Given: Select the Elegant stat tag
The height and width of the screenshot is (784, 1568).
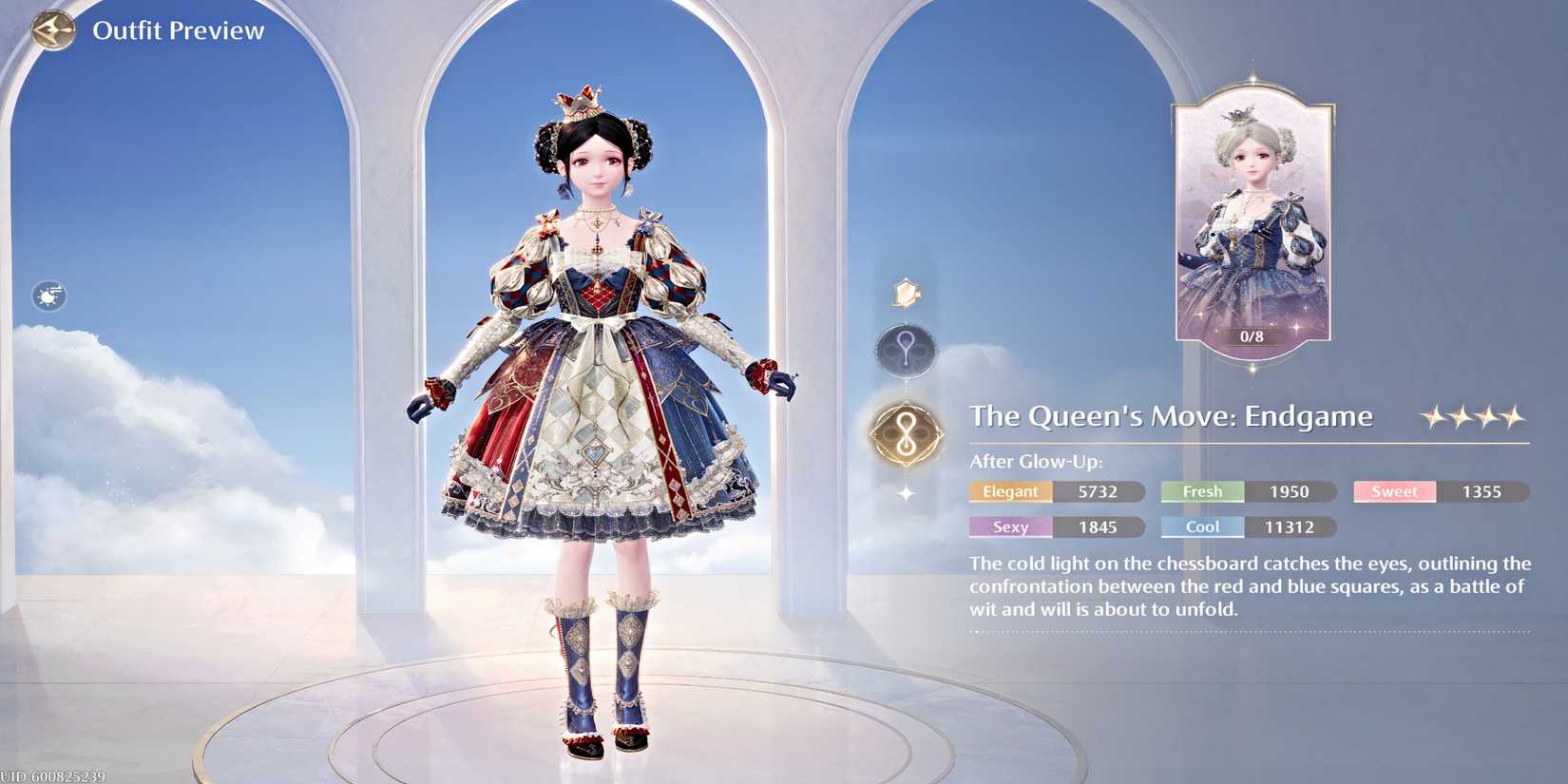Looking at the screenshot, I should (x=1009, y=491).
